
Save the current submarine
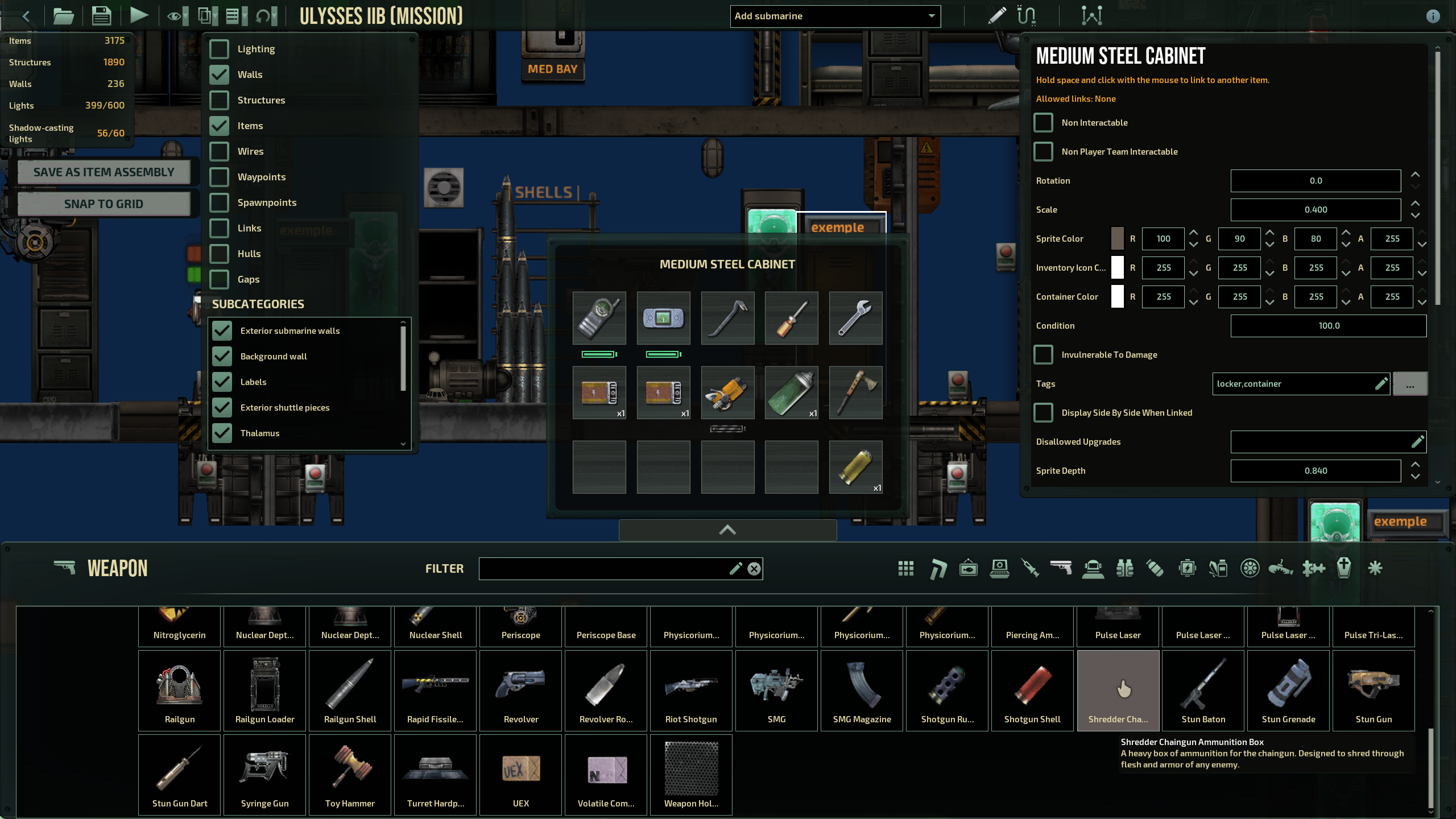pos(101,15)
